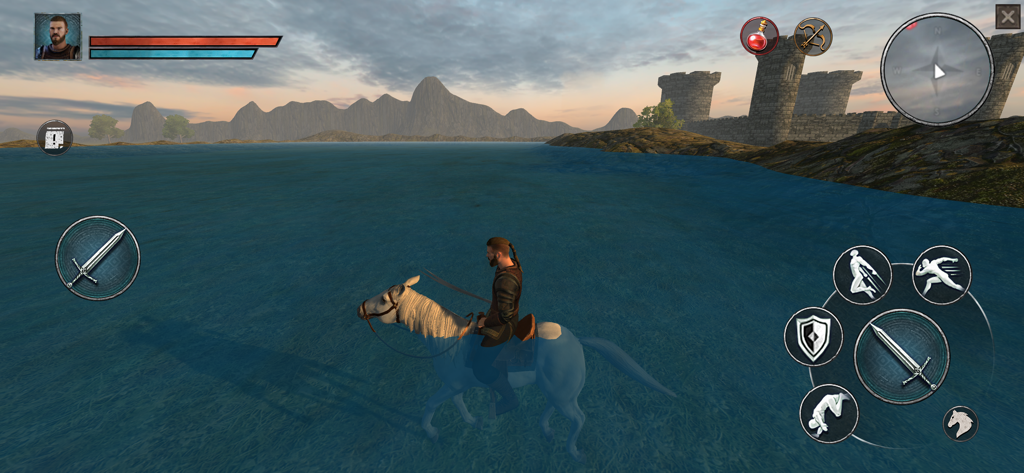The height and width of the screenshot is (473, 1024).
Task: Tap the sword button on the left side
Action: point(97,258)
